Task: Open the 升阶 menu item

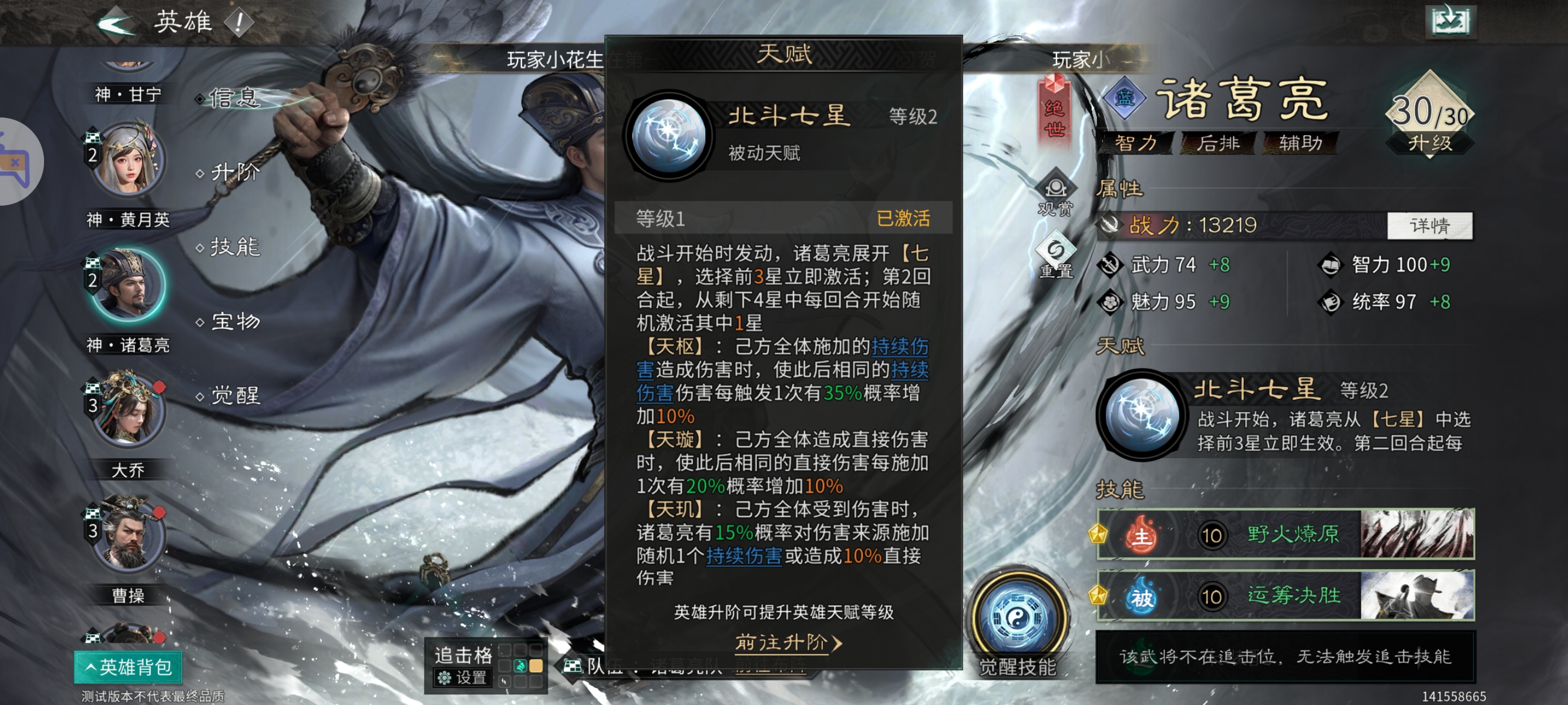Action: click(x=236, y=172)
